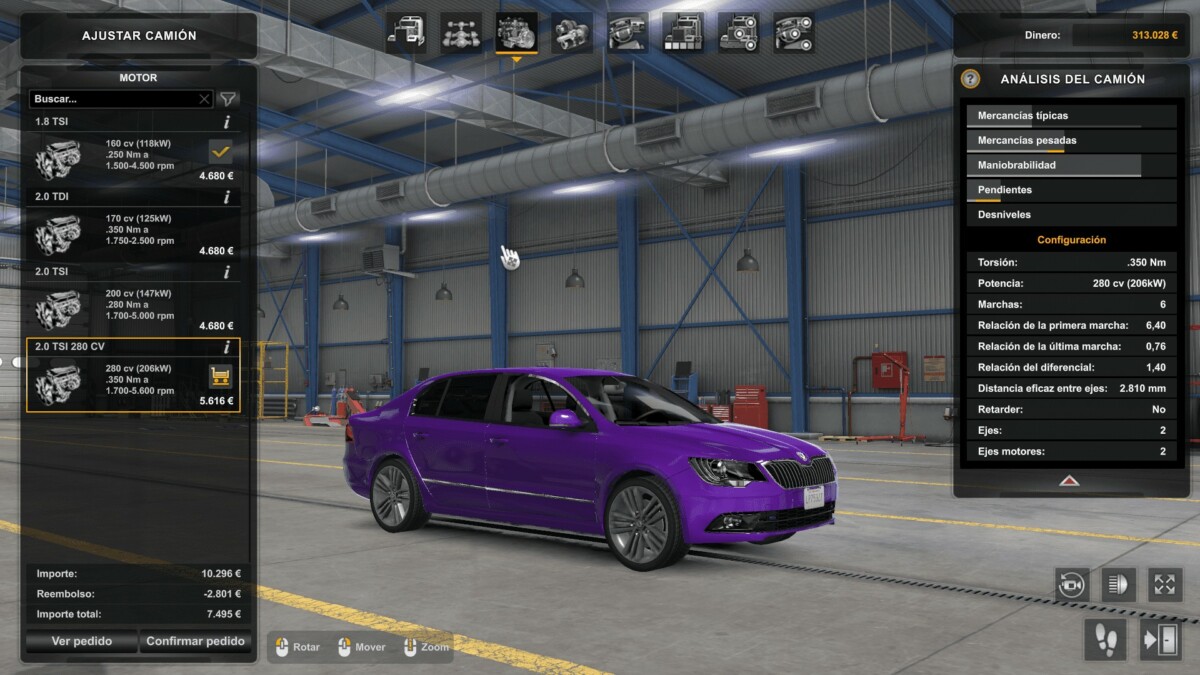Screen dimensions: 1200x675
Task: Collapse the truck analysis panel arrow
Action: coord(1069,481)
